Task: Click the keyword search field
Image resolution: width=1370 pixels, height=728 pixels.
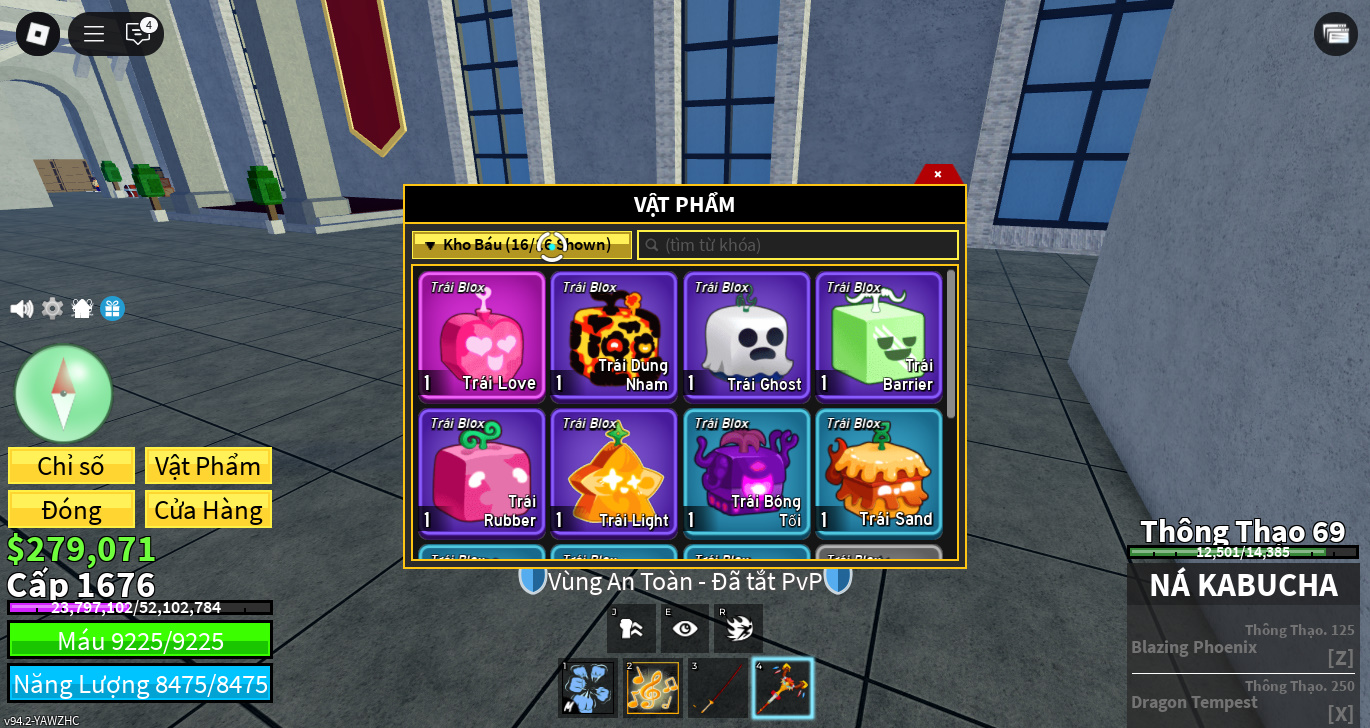Action: pos(798,245)
